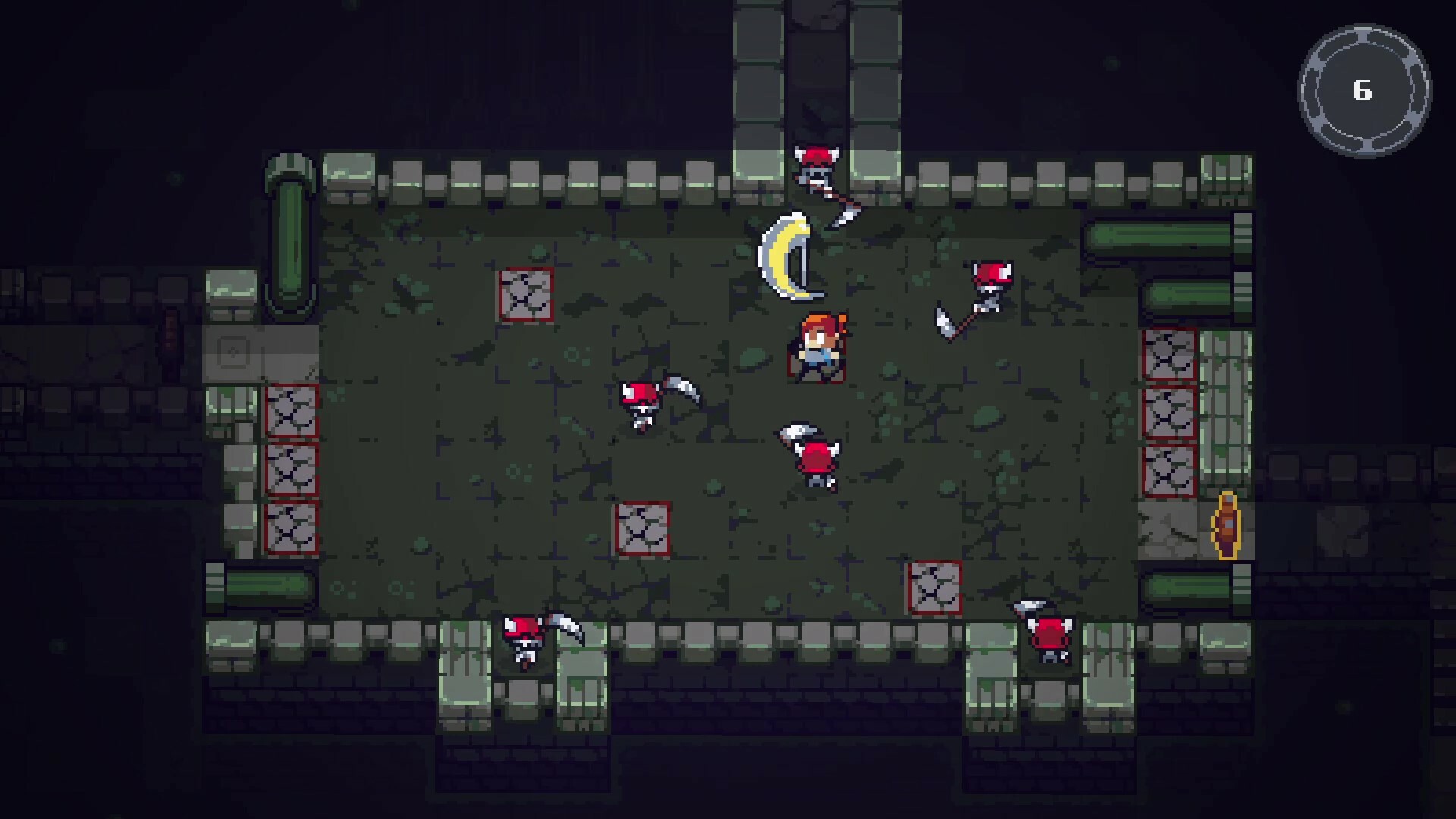Toggle the pressure plate near the top-left
The image size is (1456, 819).
point(526,296)
